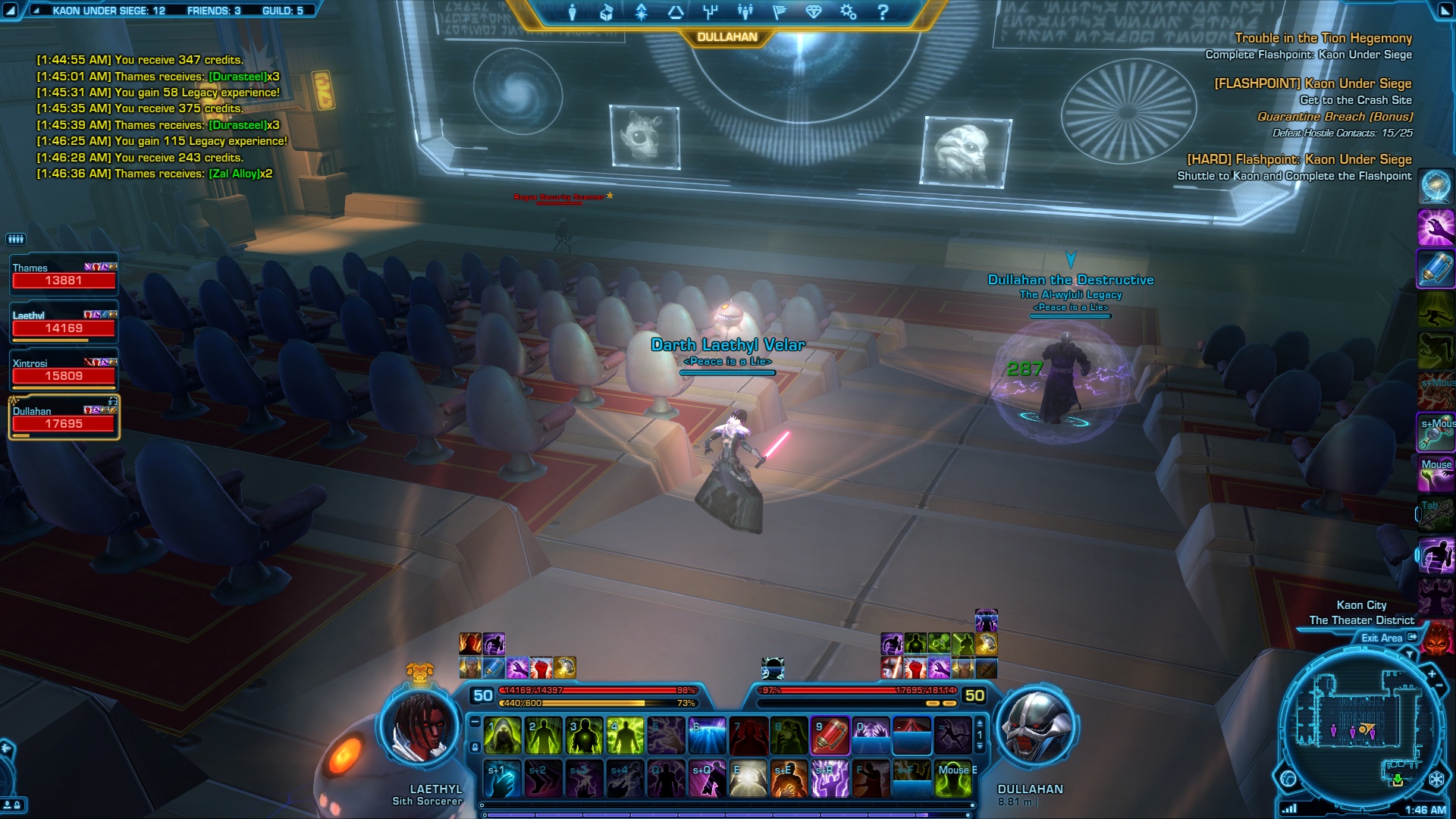The width and height of the screenshot is (1456, 819).
Task: Open the inventory box icon
Action: [x=607, y=12]
